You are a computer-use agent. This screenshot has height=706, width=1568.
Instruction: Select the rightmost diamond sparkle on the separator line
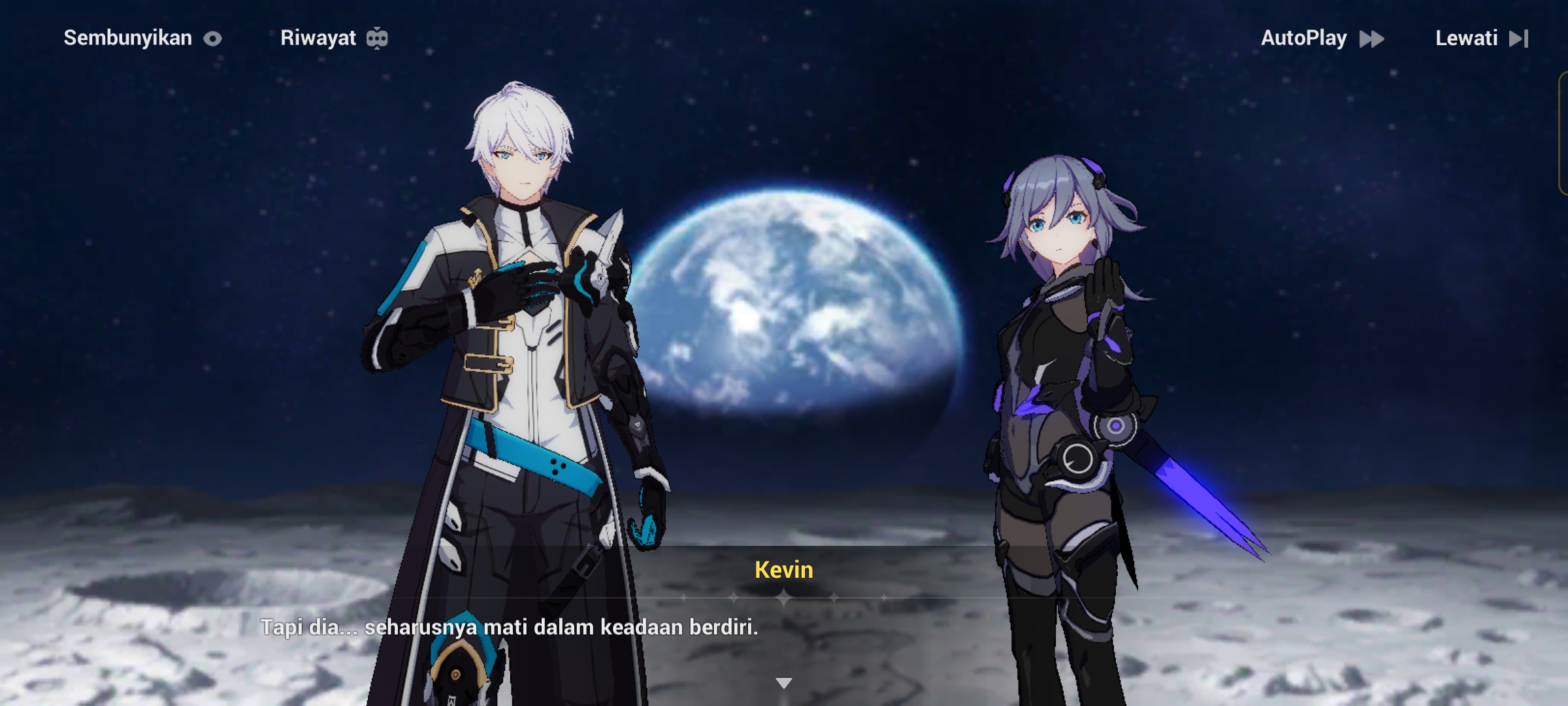click(x=885, y=598)
